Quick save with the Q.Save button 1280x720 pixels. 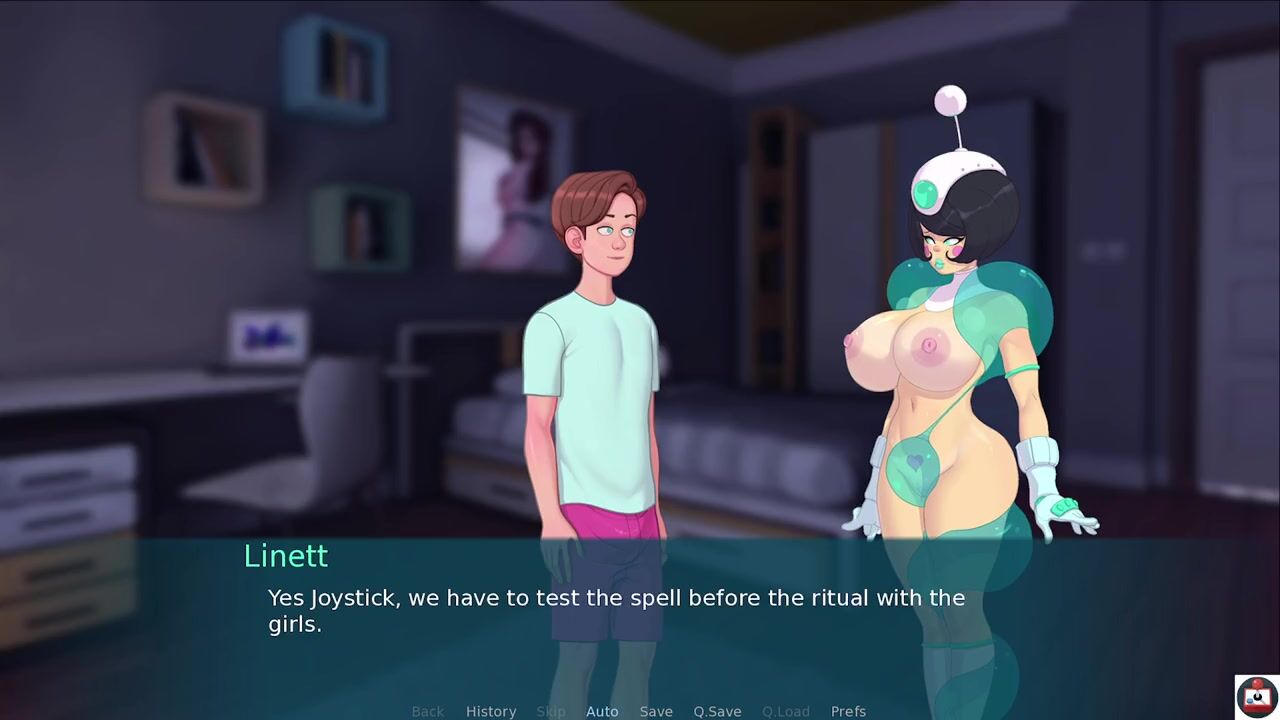[x=717, y=711]
